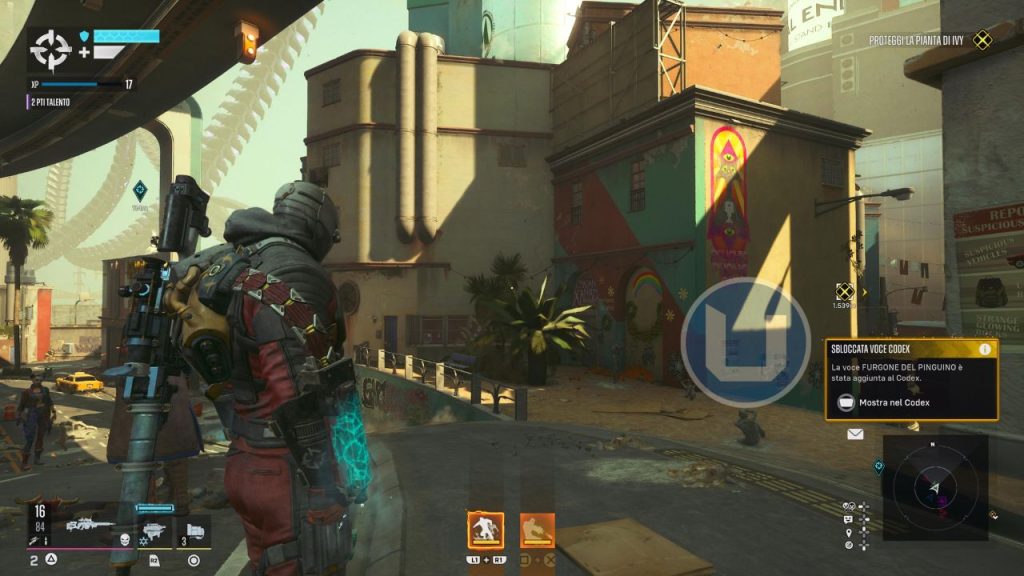This screenshot has height=576, width=1024.
Task: Click the yellow diamond waypoint marker
Action: tap(845, 291)
